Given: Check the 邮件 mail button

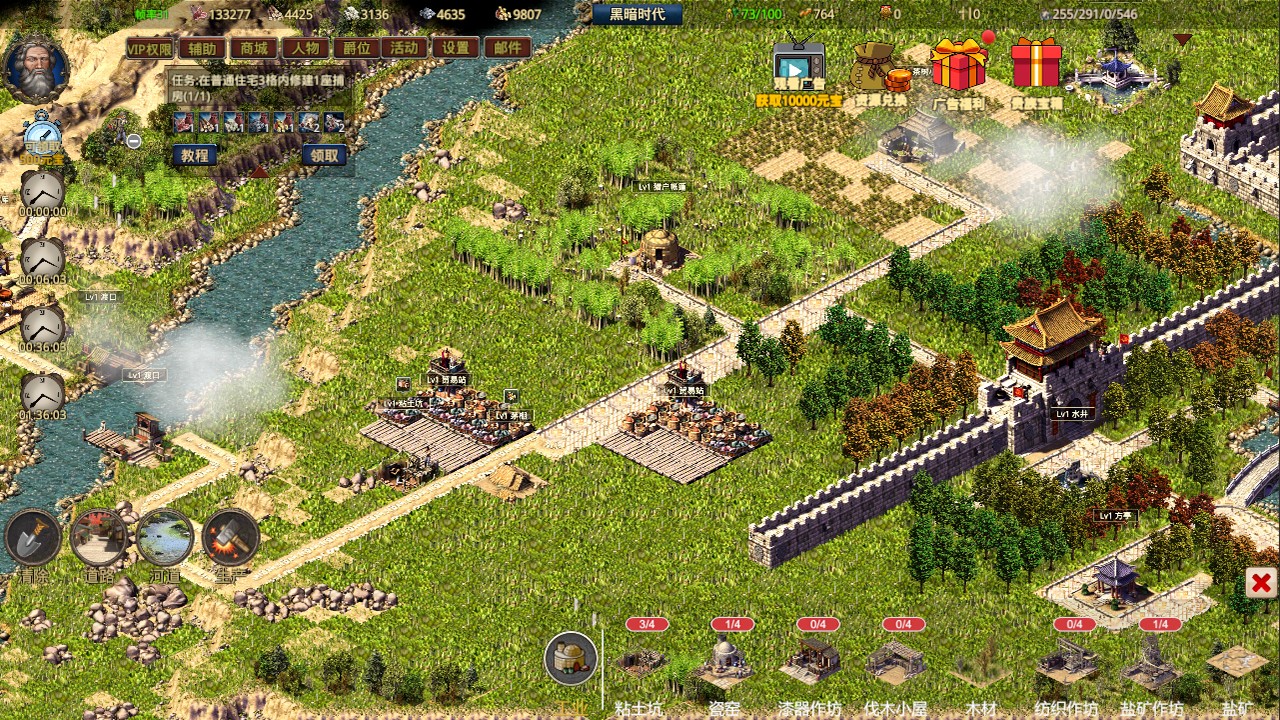Looking at the screenshot, I should tap(508, 48).
